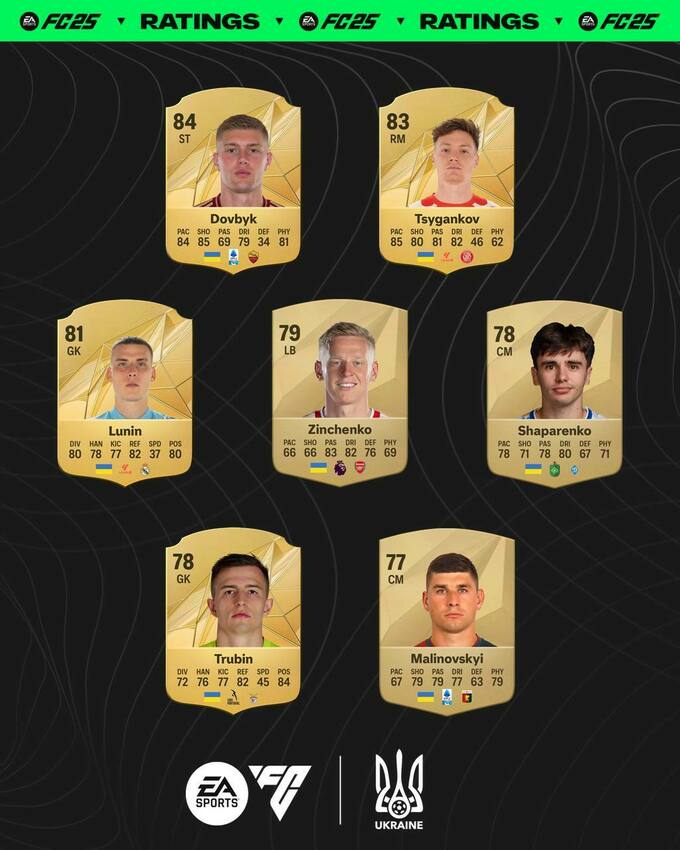Select the Zinchenko 79 LB card
Image resolution: width=680 pixels, height=850 pixels.
point(340,392)
